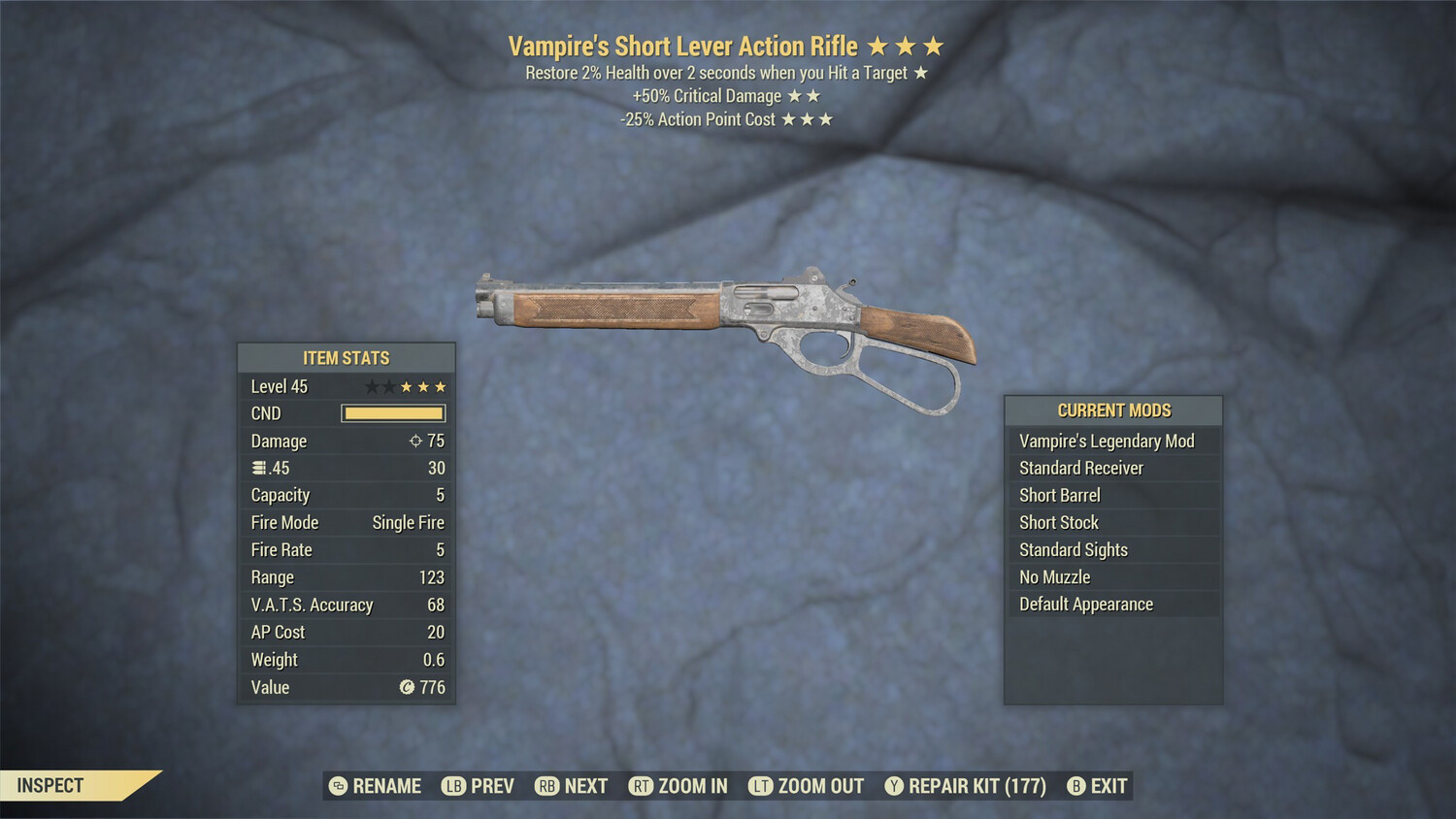Click the .45 ammo magazine icon
Screen dimensions: 1456x819
coord(257,468)
